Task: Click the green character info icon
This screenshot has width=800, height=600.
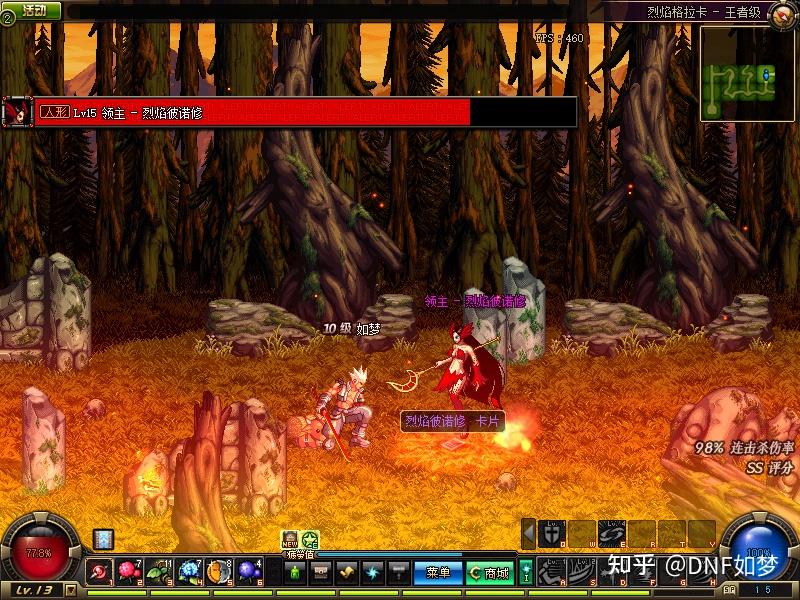Action: [295, 573]
